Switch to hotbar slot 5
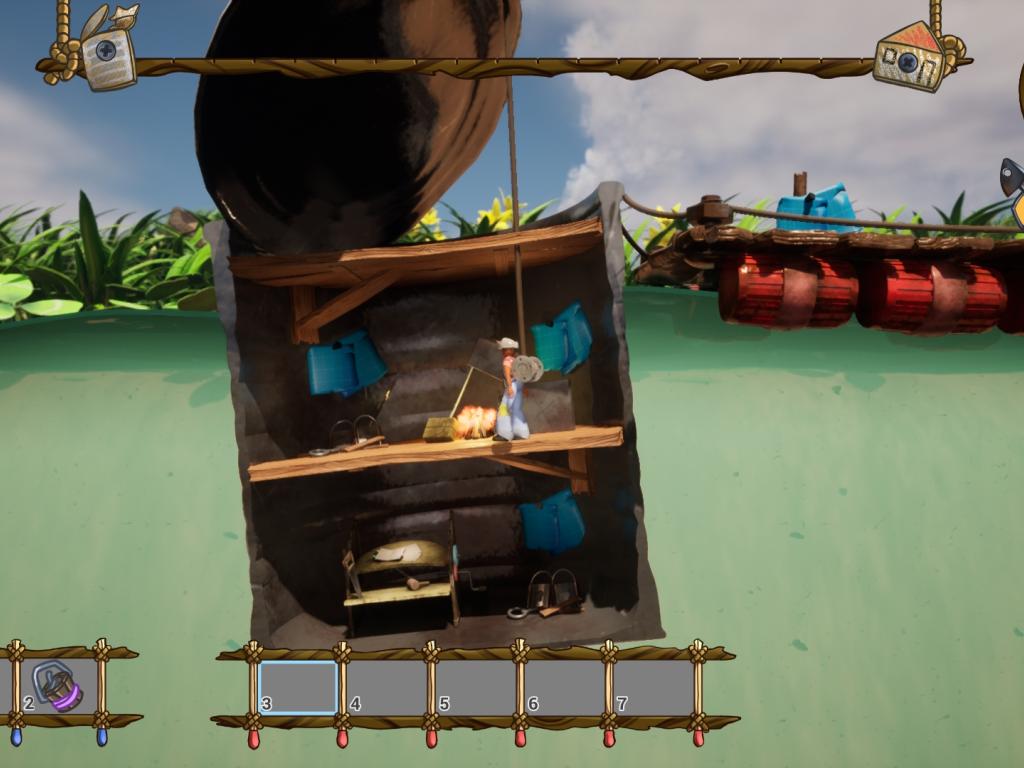Screen dimensions: 1024x768 point(475,687)
